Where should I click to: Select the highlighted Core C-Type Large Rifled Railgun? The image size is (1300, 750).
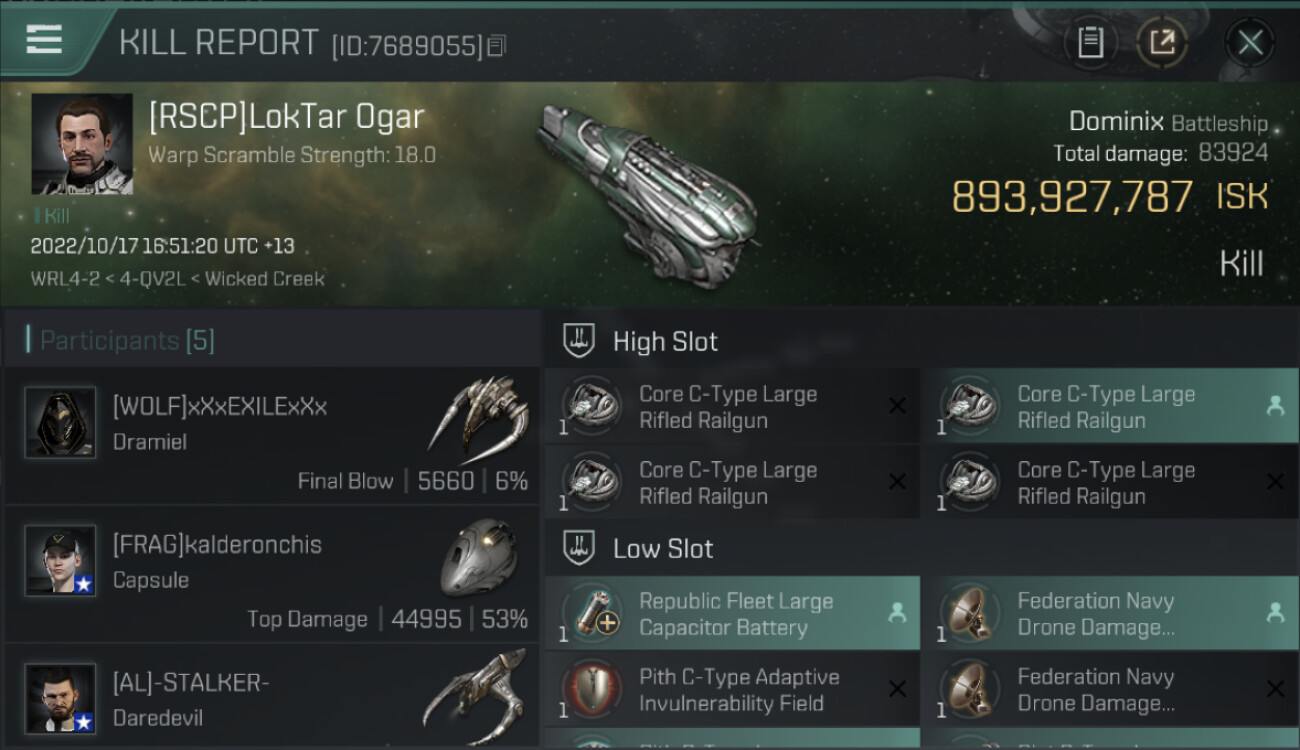point(1110,407)
